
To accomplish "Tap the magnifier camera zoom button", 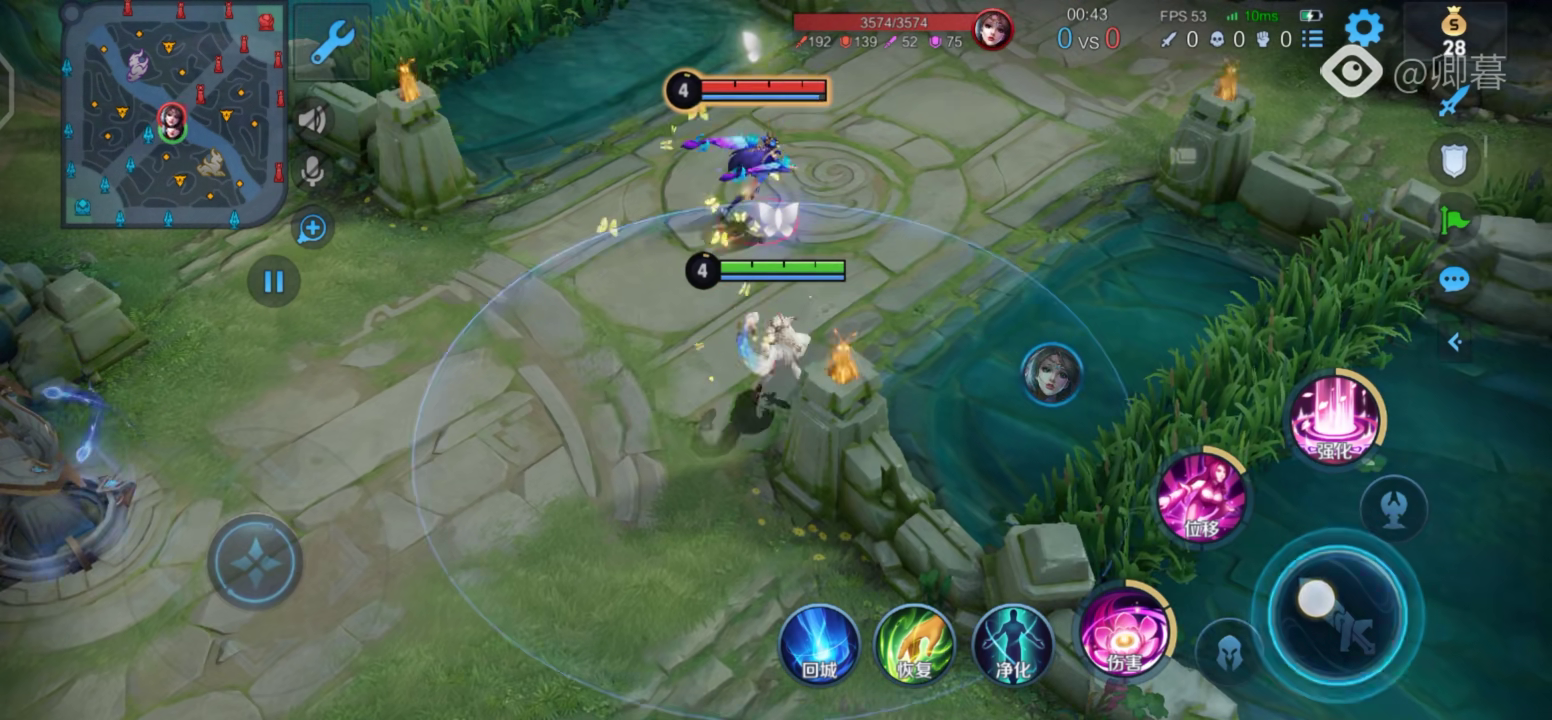I will [312, 228].
